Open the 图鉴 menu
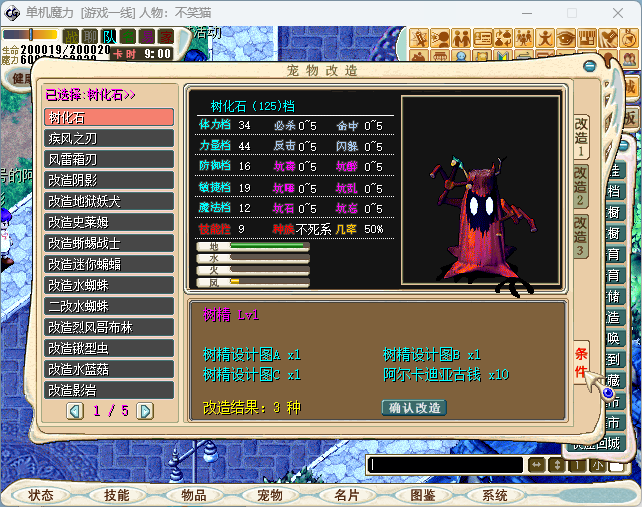Image resolution: width=642 pixels, height=507 pixels. click(x=423, y=495)
